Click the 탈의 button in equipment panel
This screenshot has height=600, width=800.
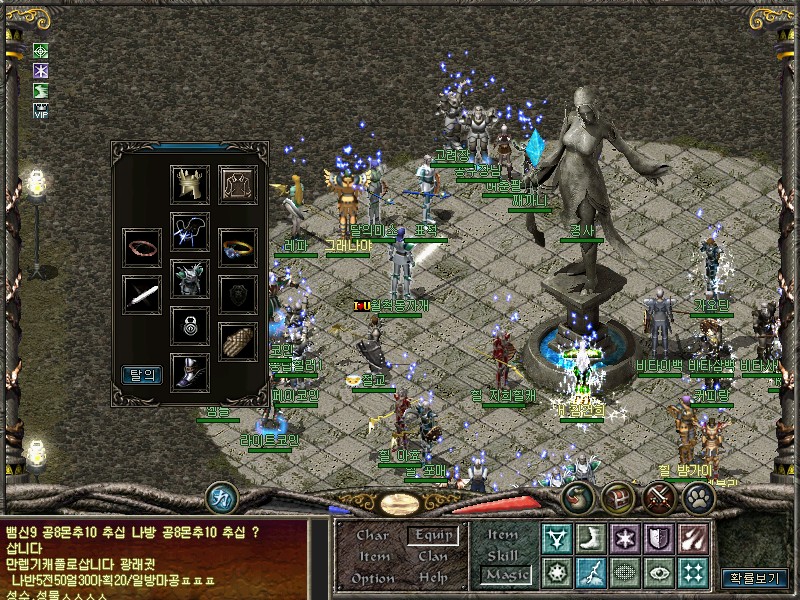click(x=141, y=375)
